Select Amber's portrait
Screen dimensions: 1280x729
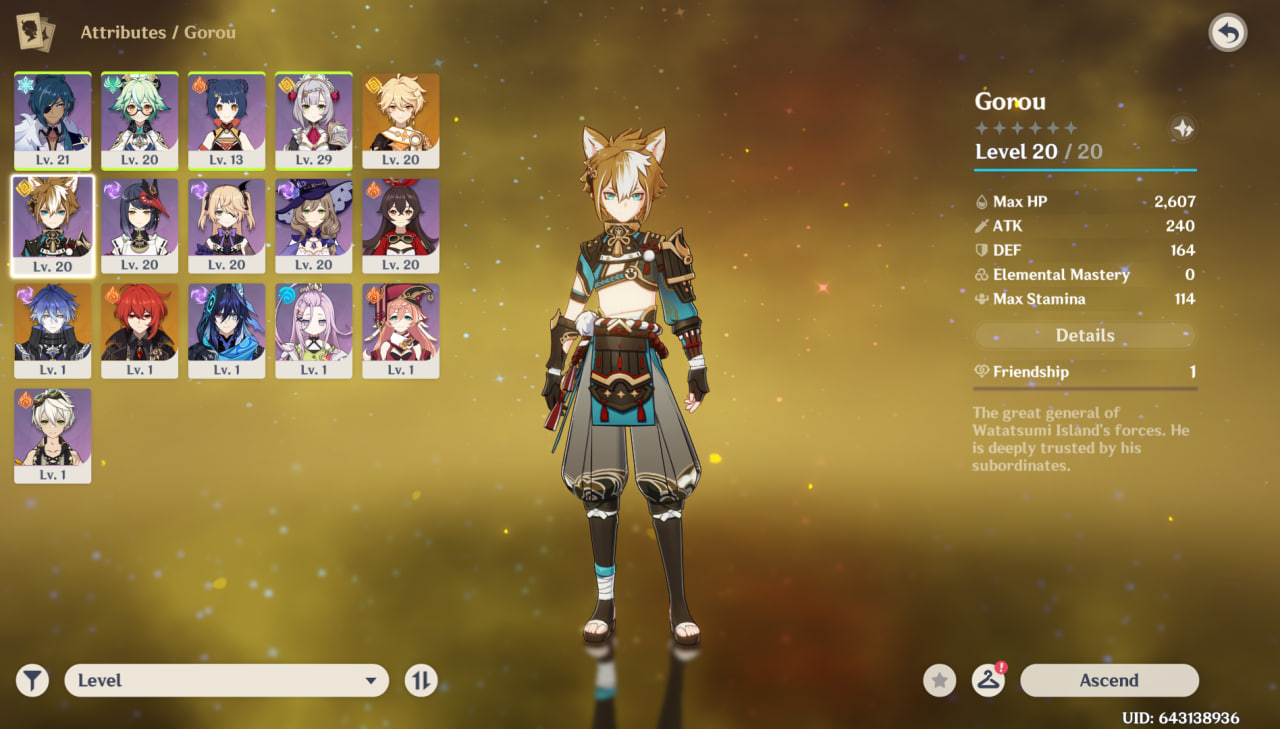pyautogui.click(x=400, y=225)
